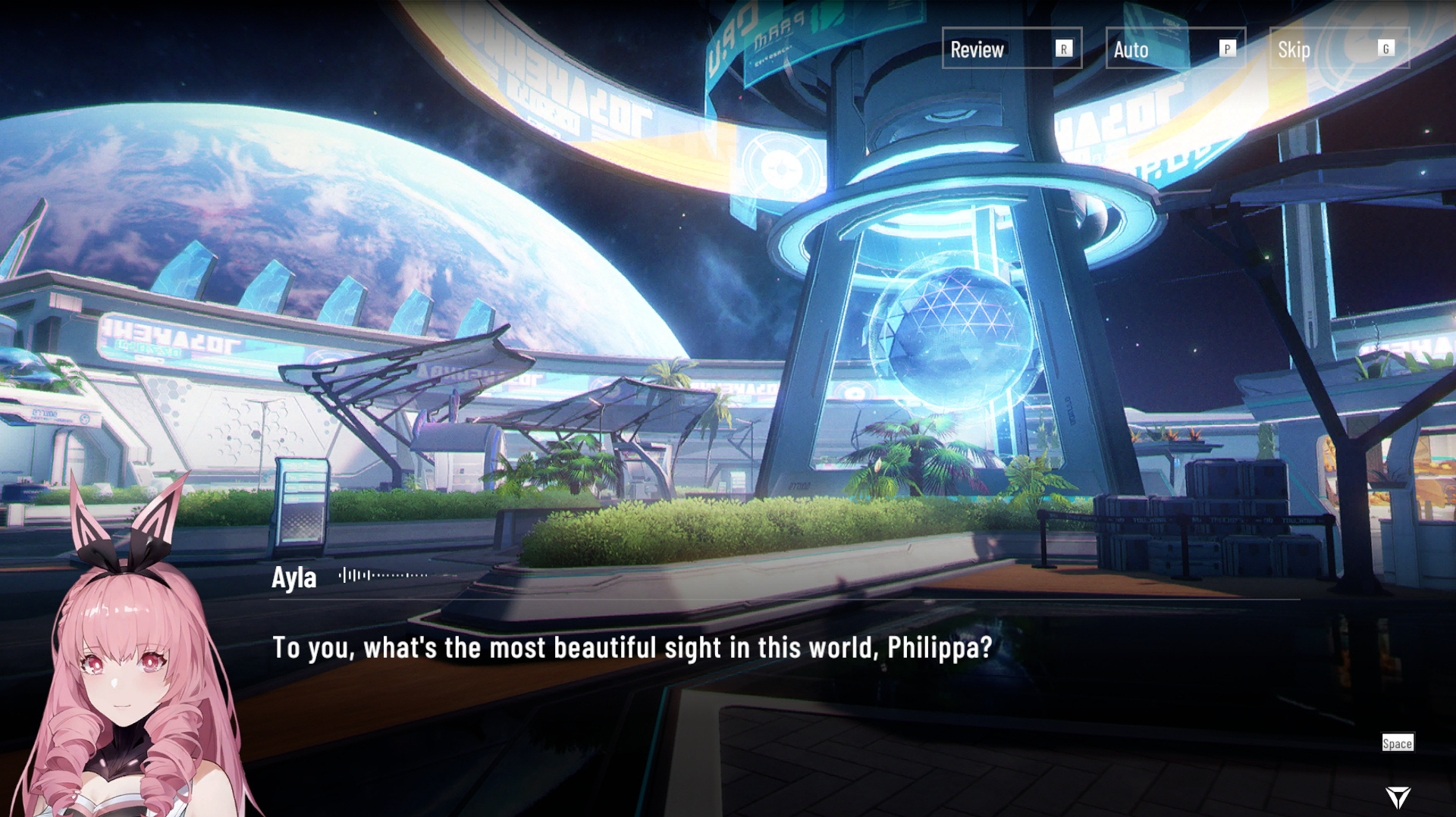Advance dialogue with the triangle arrow
Image resolution: width=1456 pixels, height=817 pixels.
click(x=1397, y=797)
